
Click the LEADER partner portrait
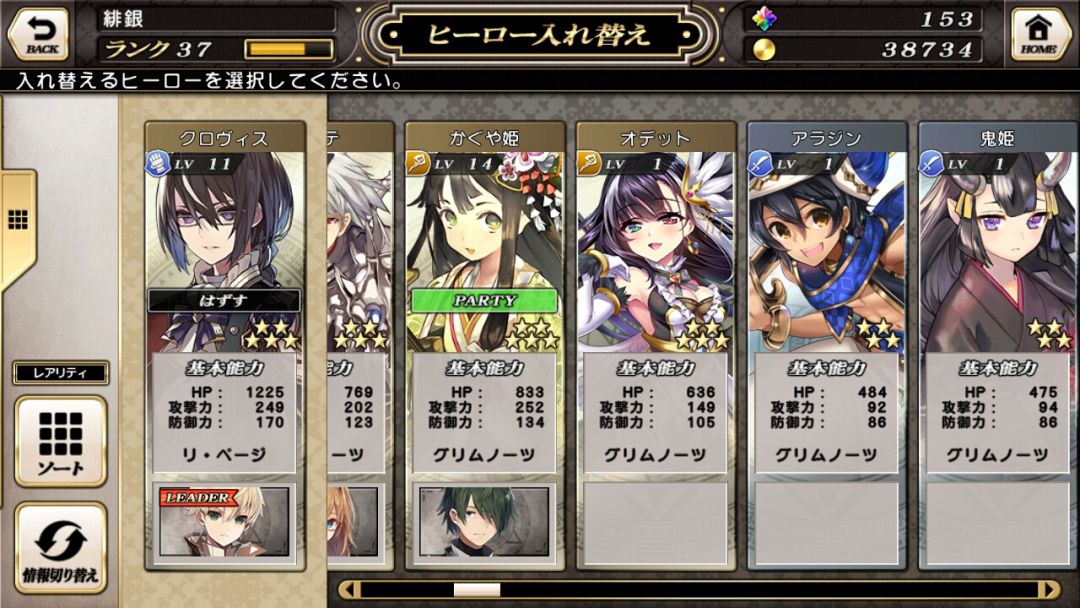(x=224, y=521)
